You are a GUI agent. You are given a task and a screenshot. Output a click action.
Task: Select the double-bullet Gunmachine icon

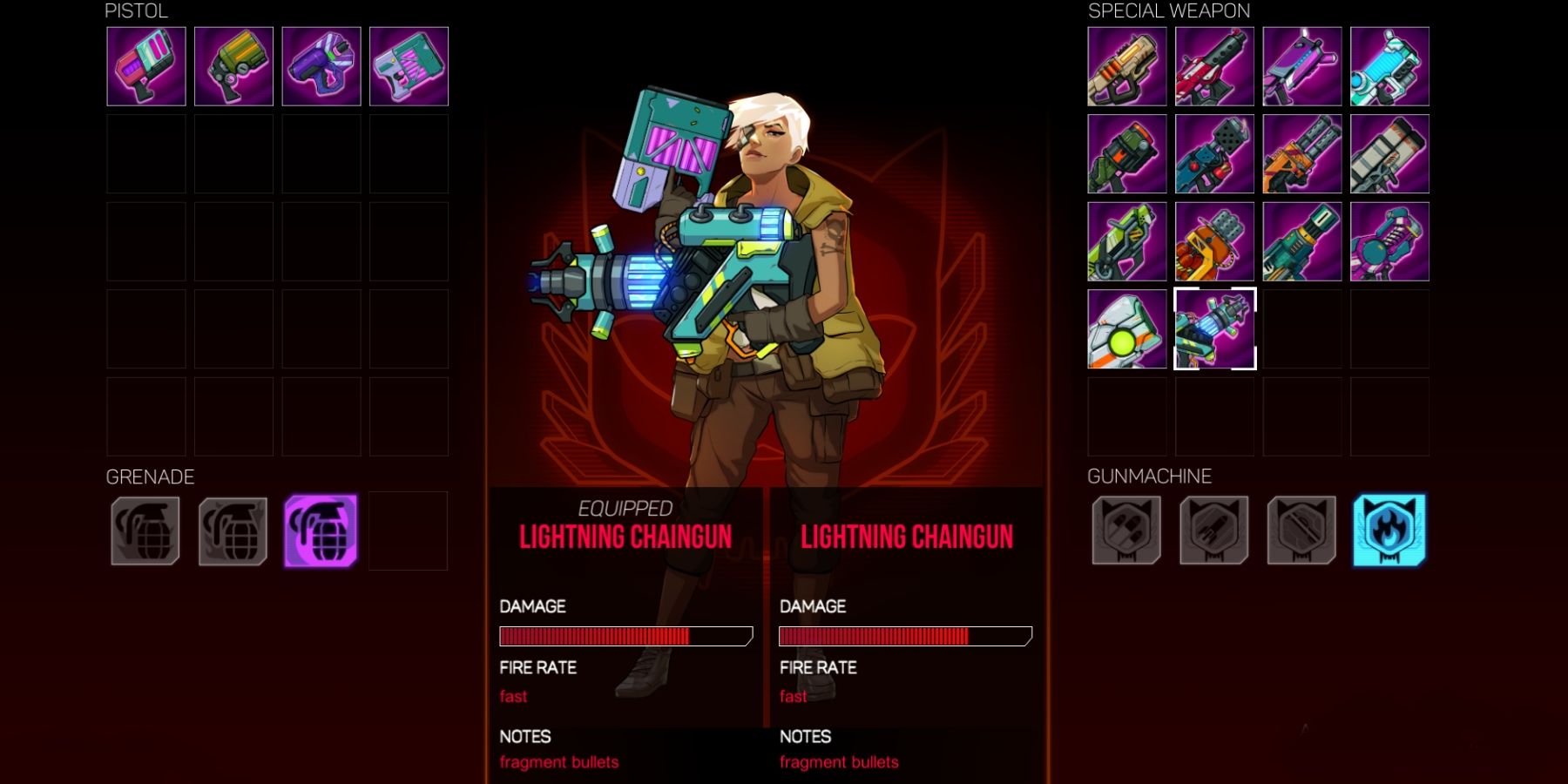coord(1126,531)
